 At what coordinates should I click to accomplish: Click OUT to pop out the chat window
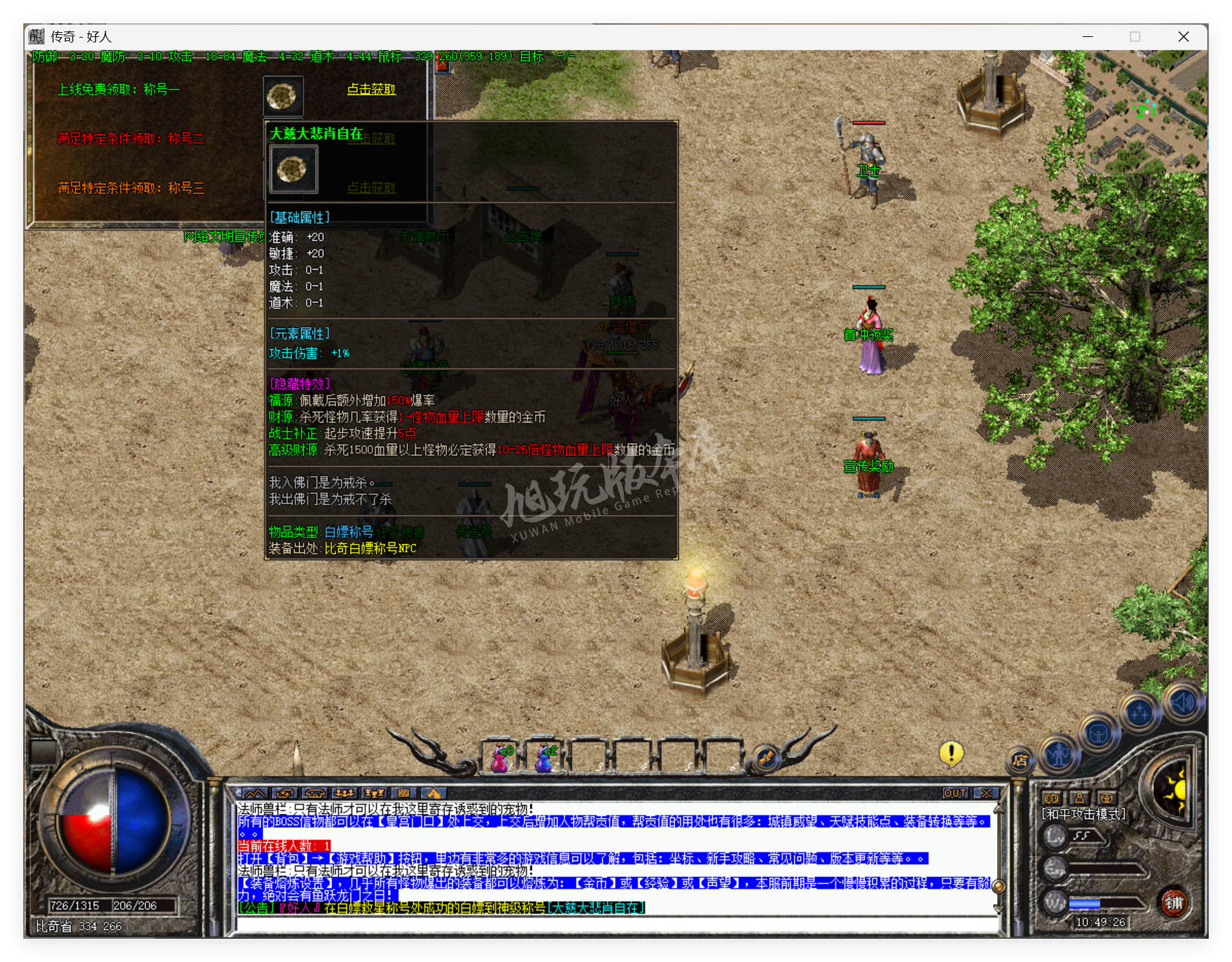click(953, 793)
